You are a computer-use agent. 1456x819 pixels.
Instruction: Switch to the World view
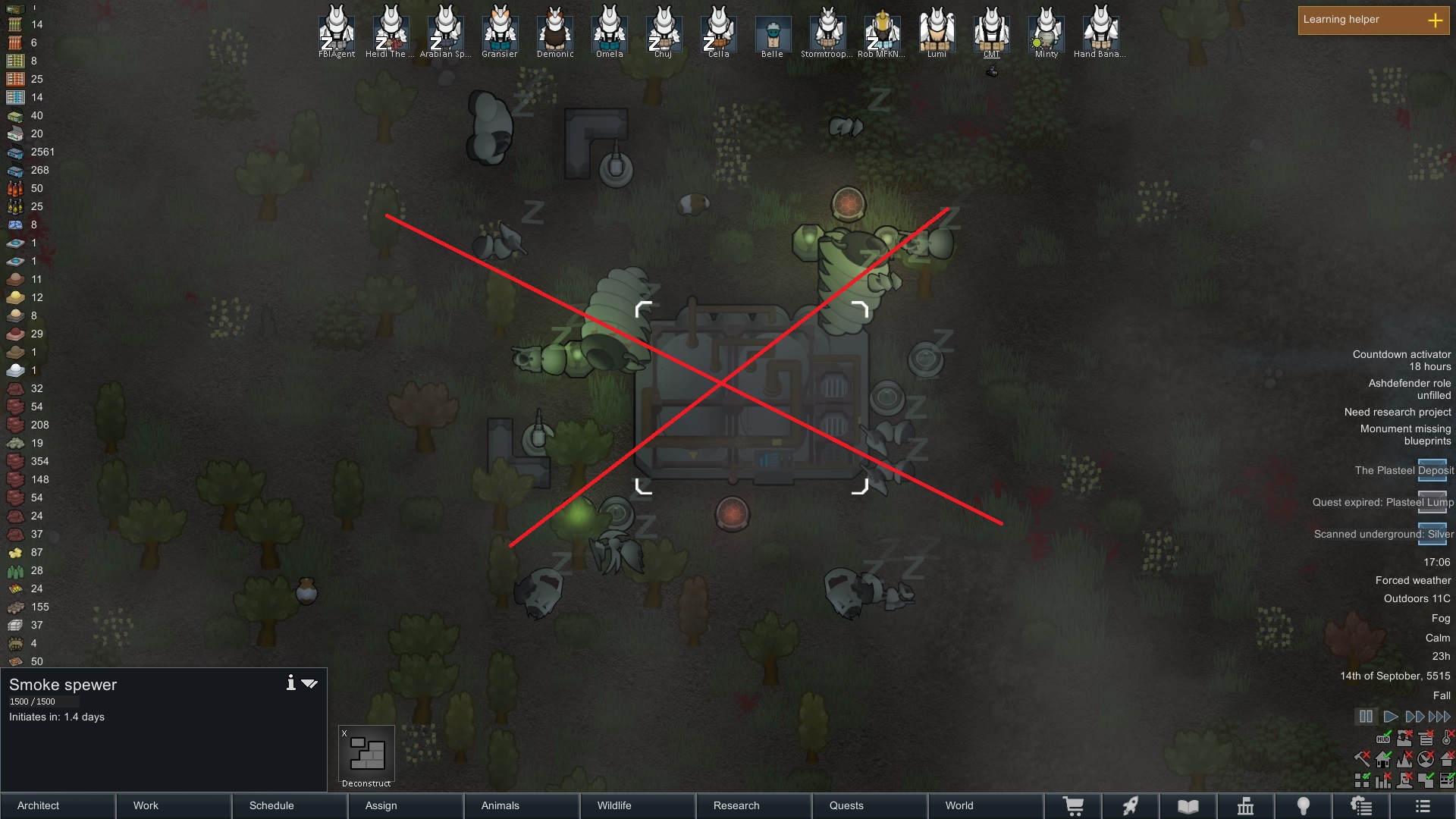pyautogui.click(x=984, y=805)
